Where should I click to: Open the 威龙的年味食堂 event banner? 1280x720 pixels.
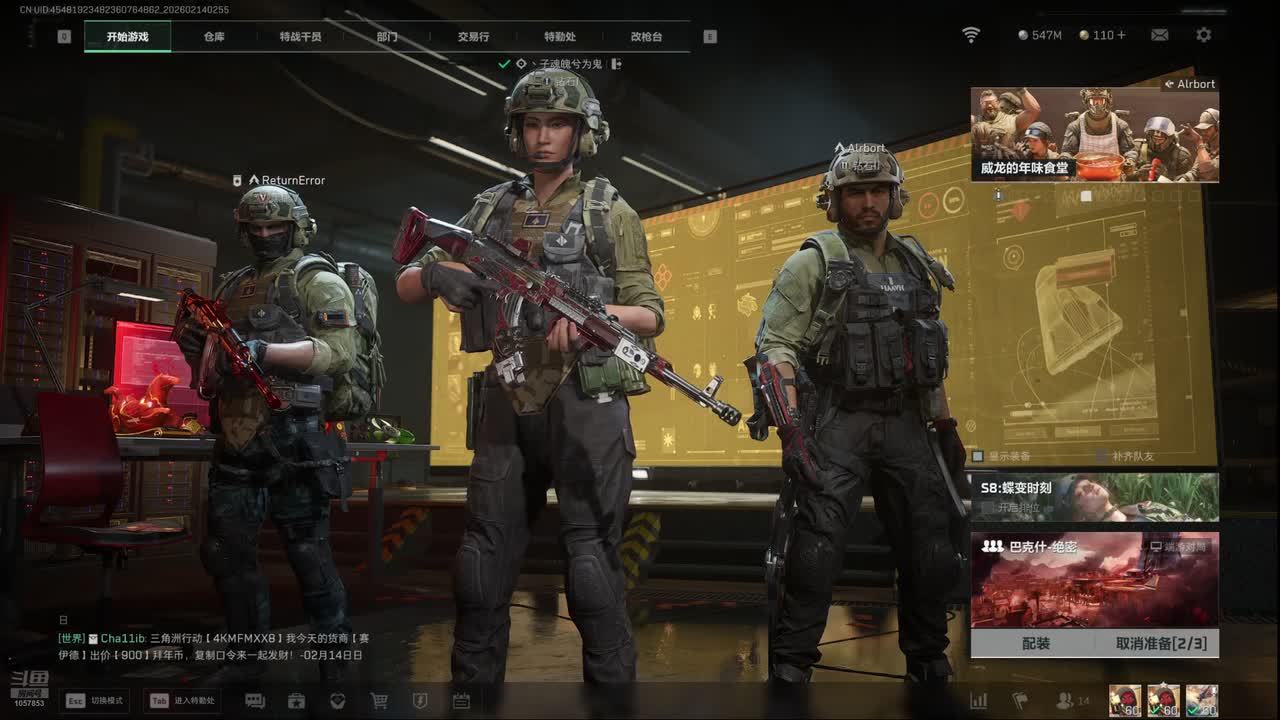coord(1094,135)
